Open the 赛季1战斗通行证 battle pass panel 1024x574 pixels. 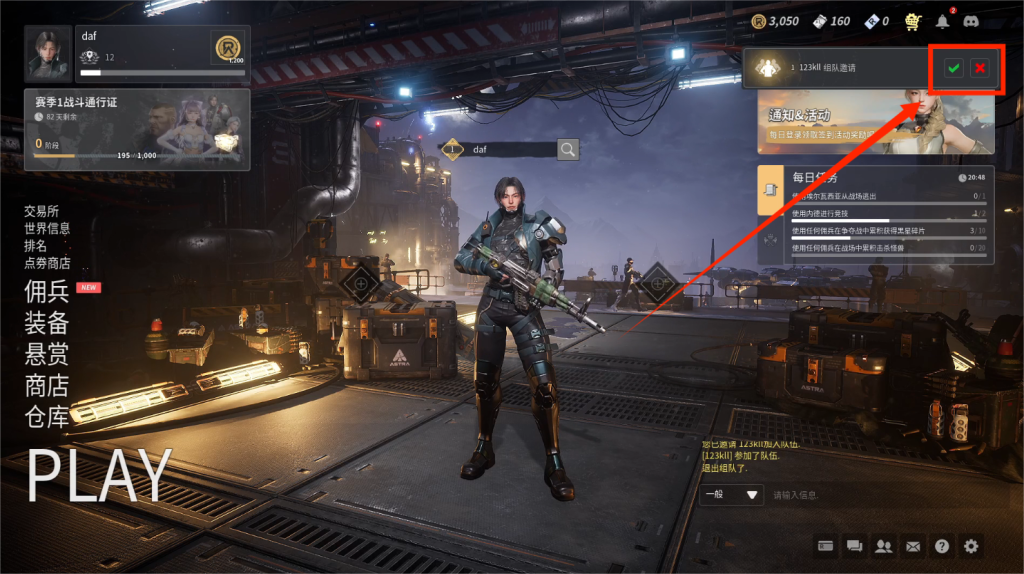[137, 129]
